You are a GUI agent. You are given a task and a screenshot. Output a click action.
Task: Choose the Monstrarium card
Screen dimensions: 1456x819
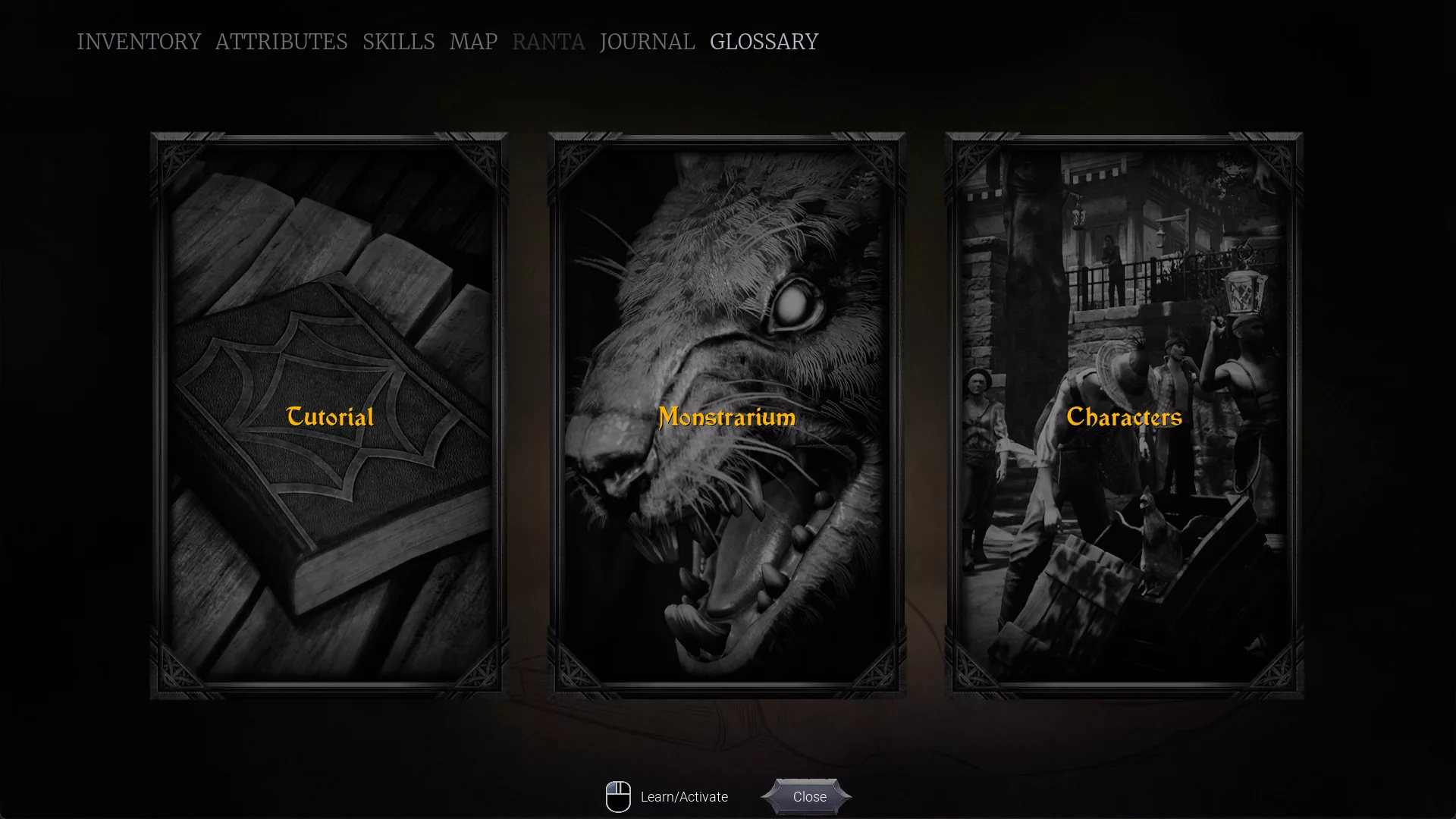[726, 416]
